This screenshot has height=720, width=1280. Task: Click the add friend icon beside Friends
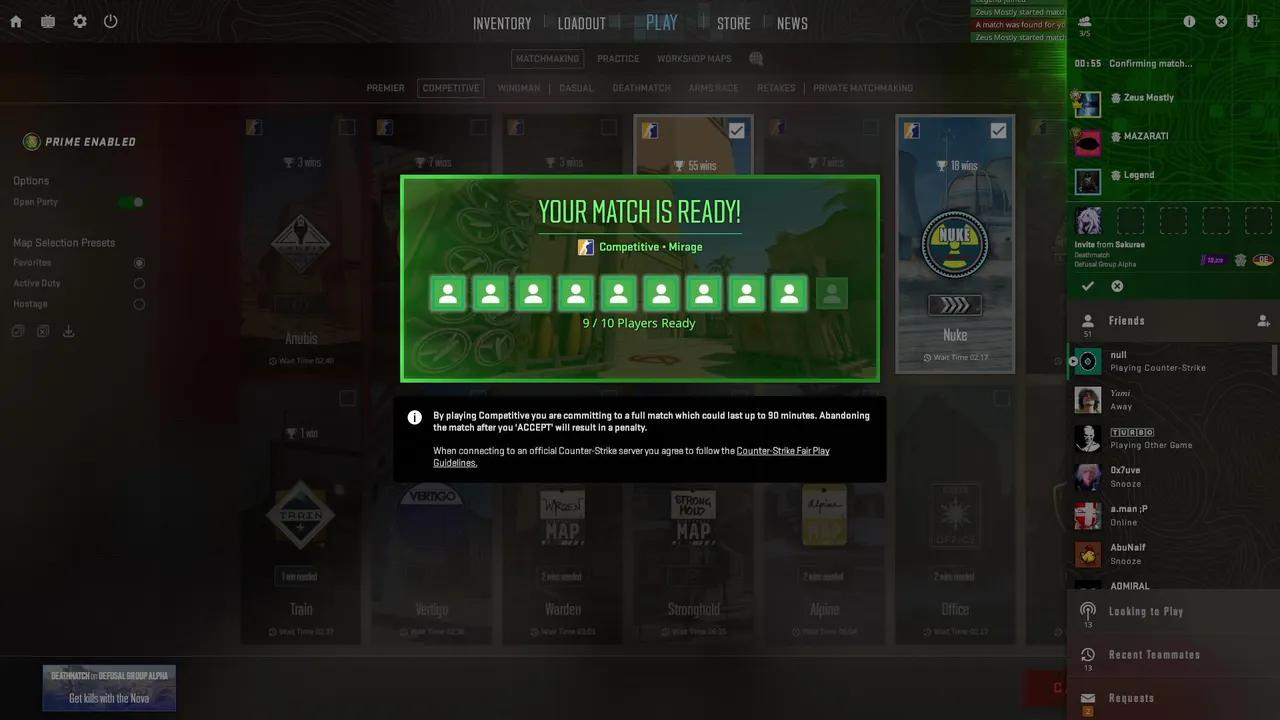(1263, 320)
